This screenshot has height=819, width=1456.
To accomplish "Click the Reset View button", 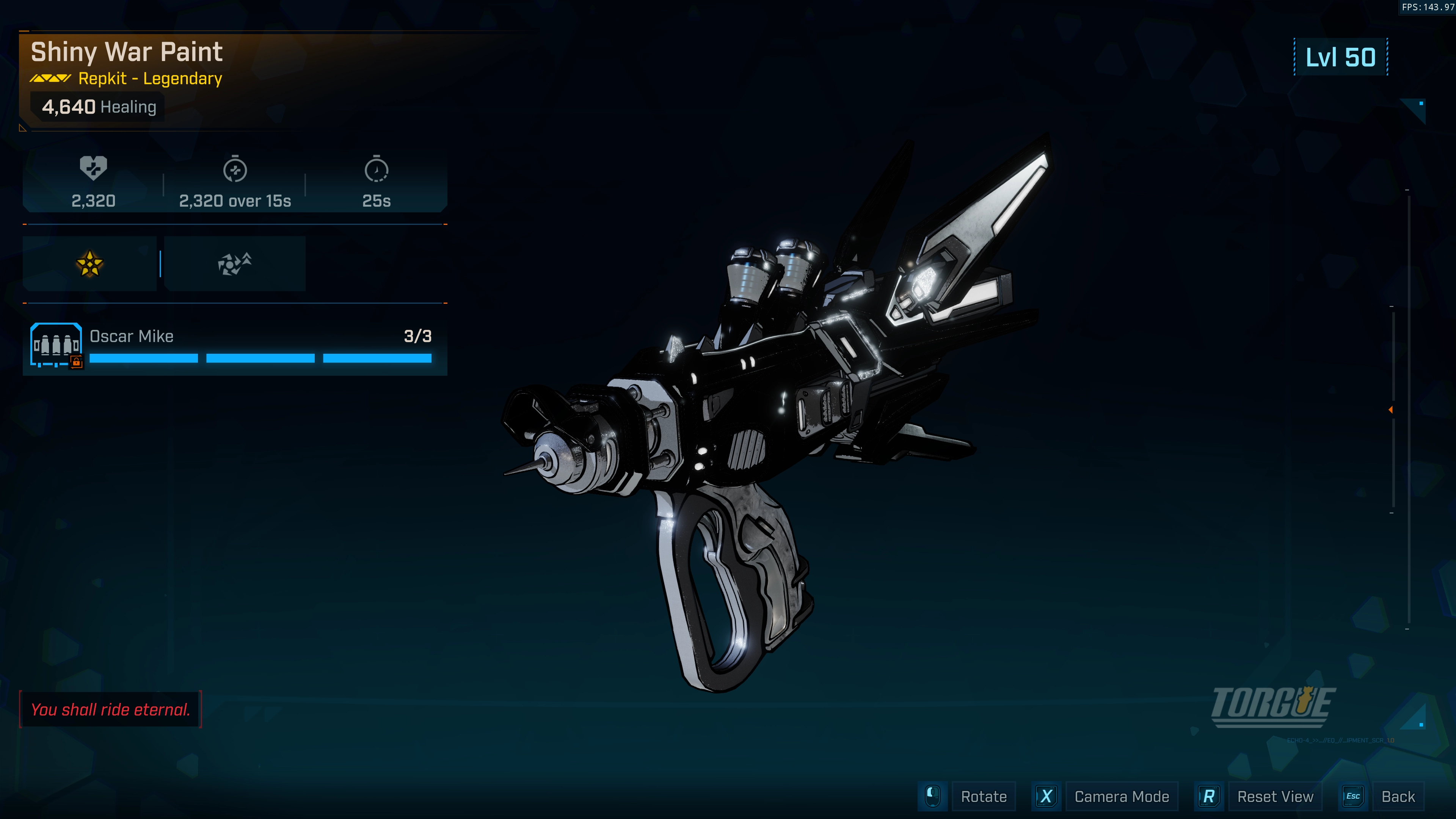I will (1274, 796).
